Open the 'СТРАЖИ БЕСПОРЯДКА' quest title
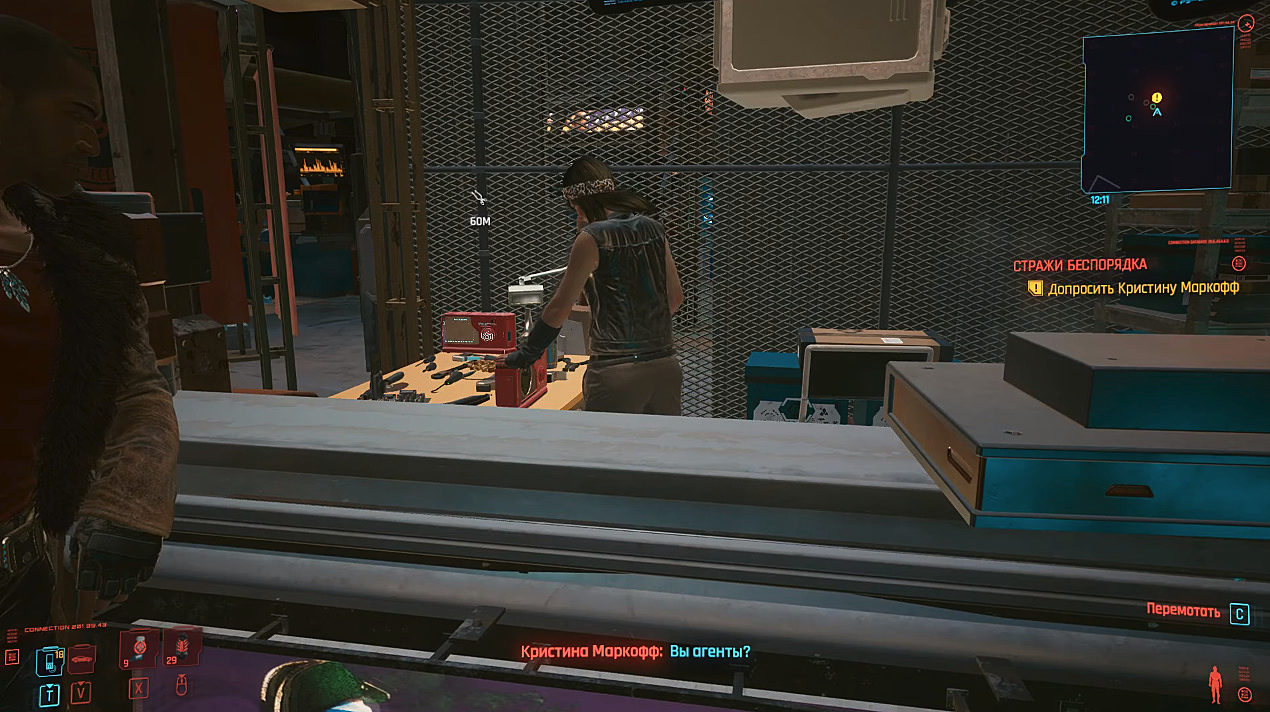The height and width of the screenshot is (712, 1270). 1079,265
